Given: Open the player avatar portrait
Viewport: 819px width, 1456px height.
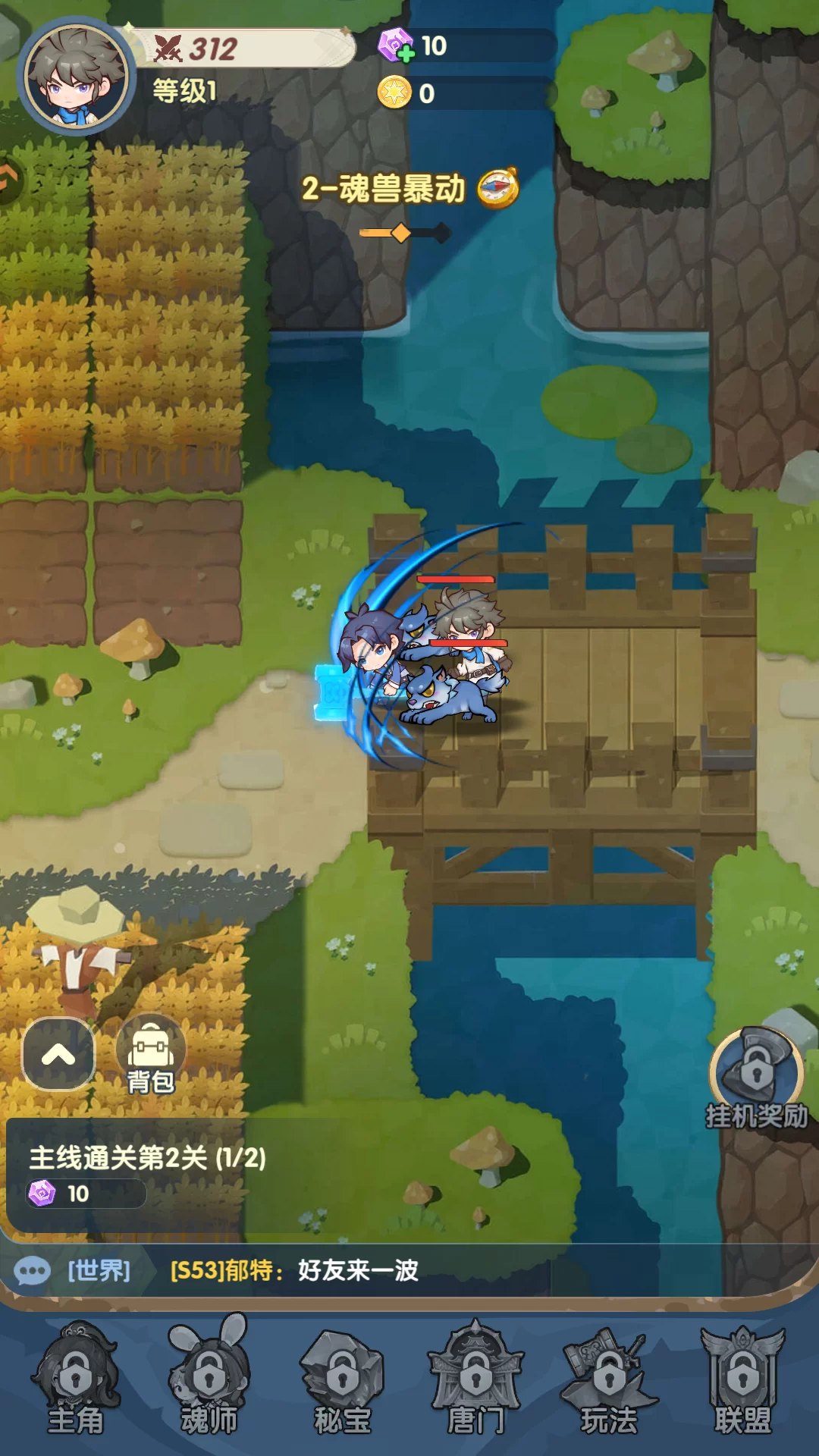Looking at the screenshot, I should (x=75, y=76).
